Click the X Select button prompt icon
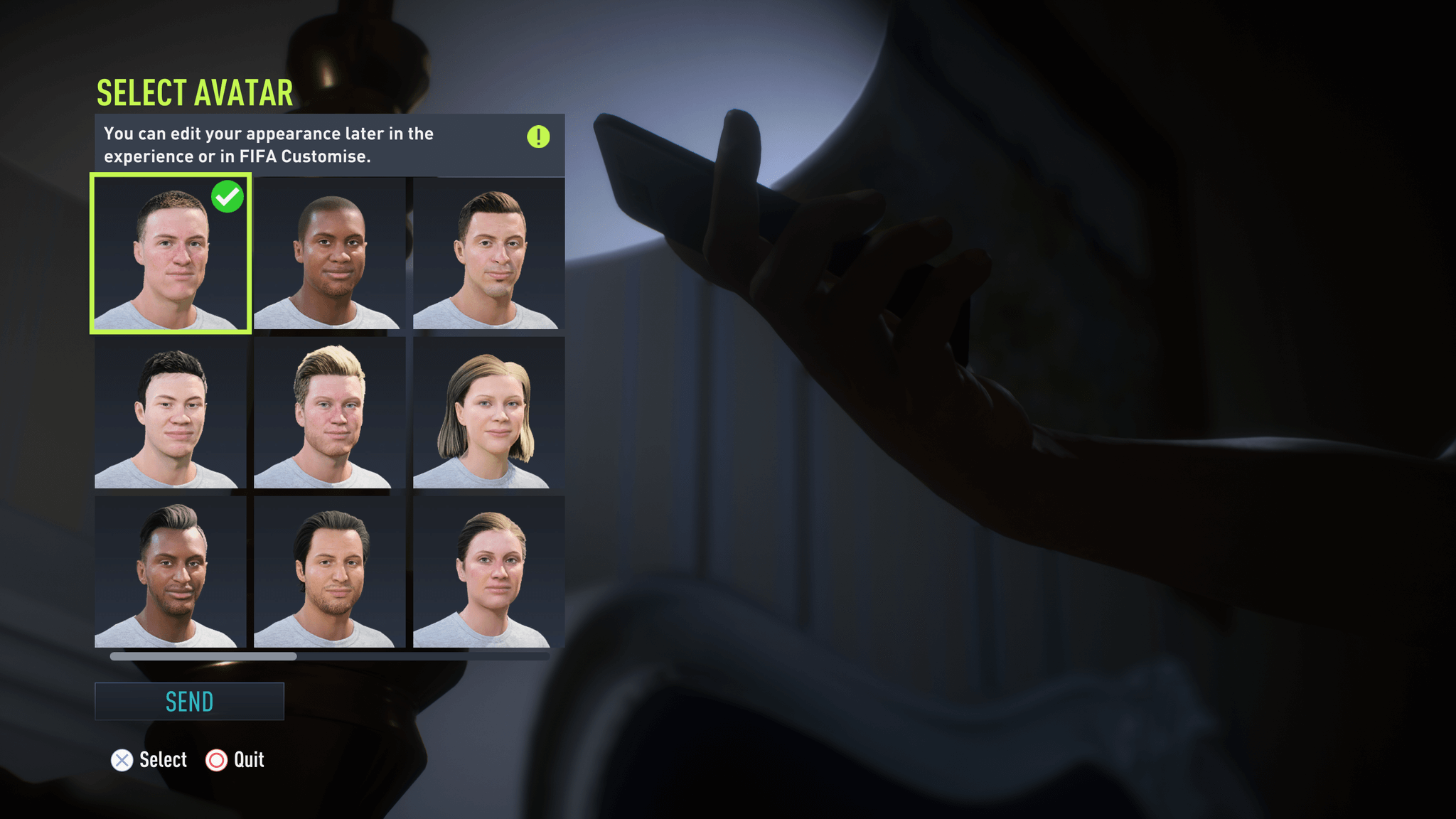The height and width of the screenshot is (819, 1456). [x=122, y=760]
